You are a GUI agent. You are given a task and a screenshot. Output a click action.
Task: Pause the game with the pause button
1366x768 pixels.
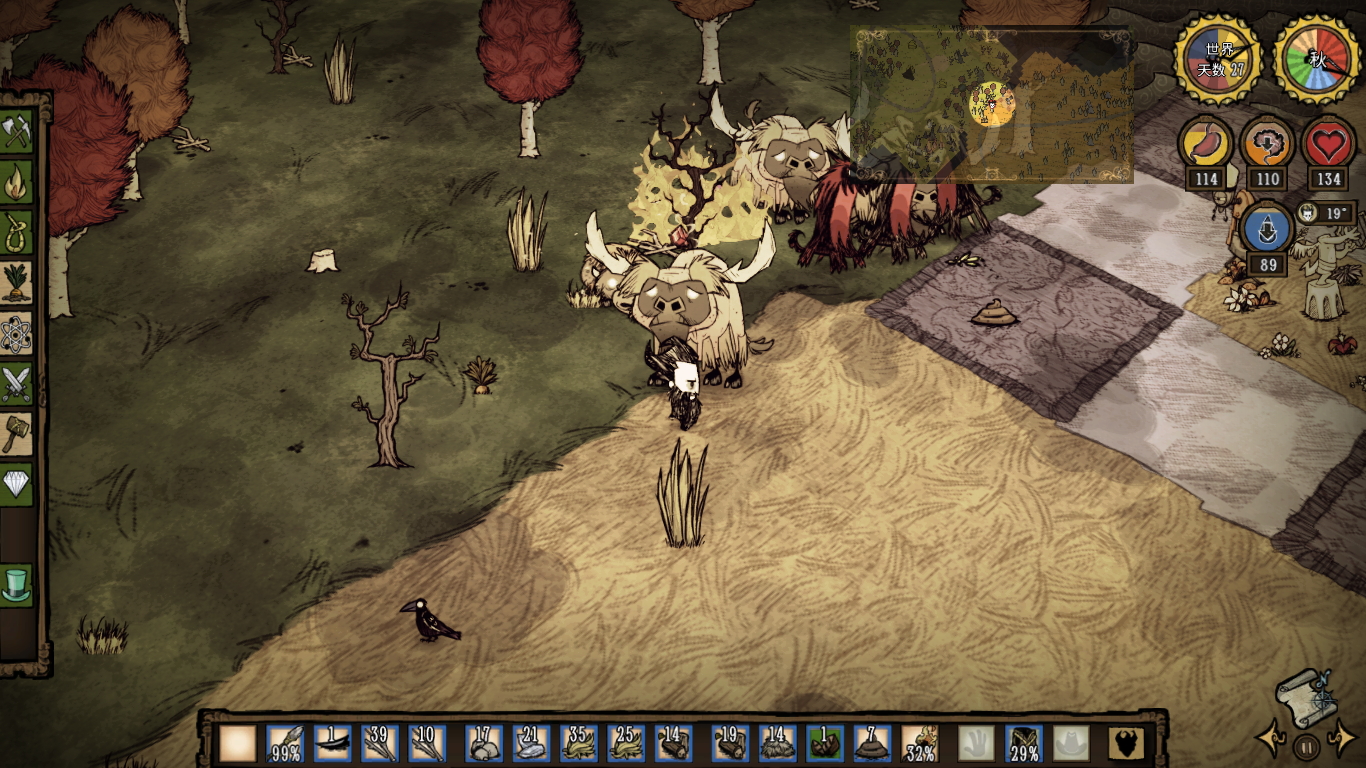tap(1306, 746)
